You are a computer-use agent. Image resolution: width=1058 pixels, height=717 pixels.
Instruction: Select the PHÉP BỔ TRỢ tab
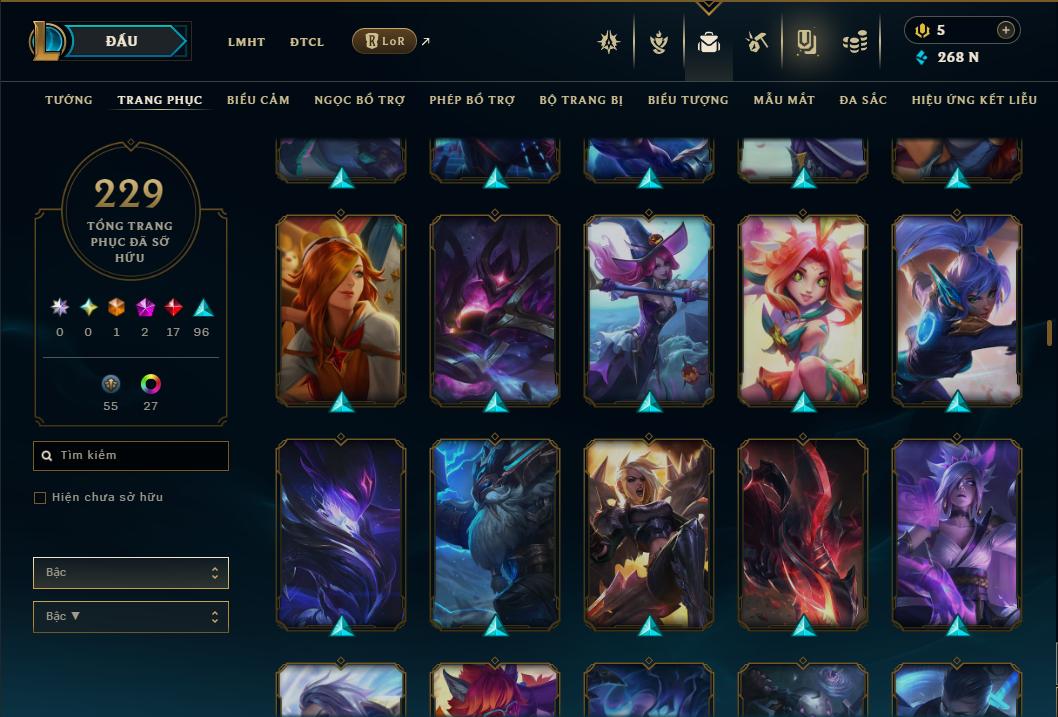(x=472, y=100)
